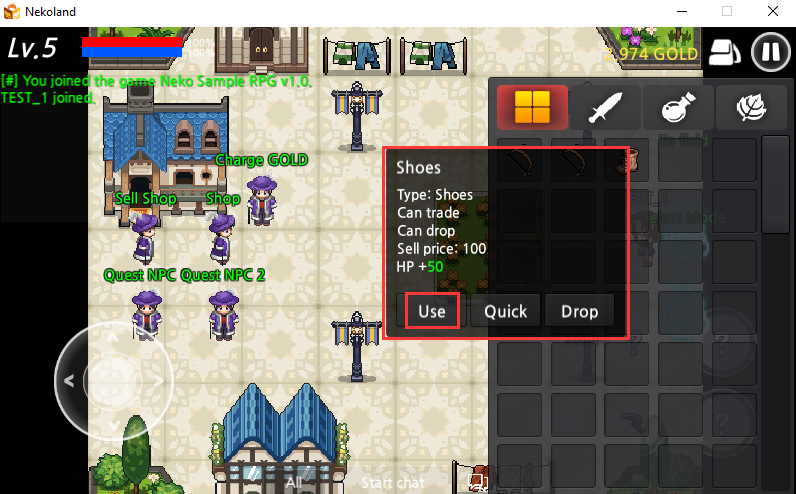Close the Nekoland window
This screenshot has width=796, height=494.
(x=772, y=11)
